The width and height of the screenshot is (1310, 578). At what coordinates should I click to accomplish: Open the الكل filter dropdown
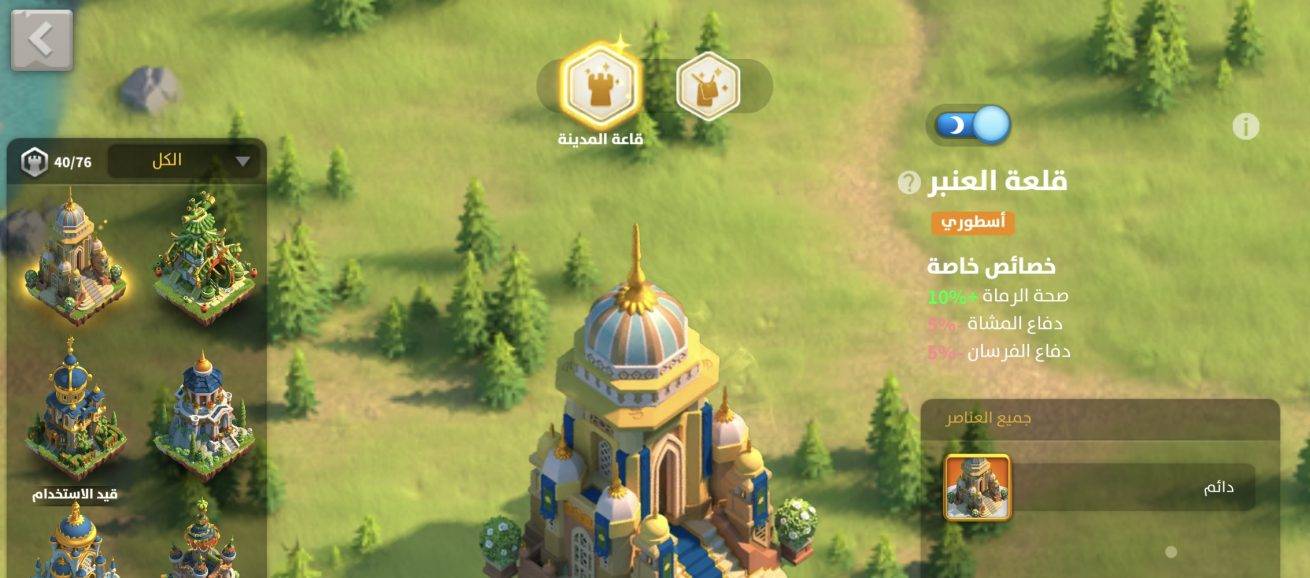tap(184, 161)
